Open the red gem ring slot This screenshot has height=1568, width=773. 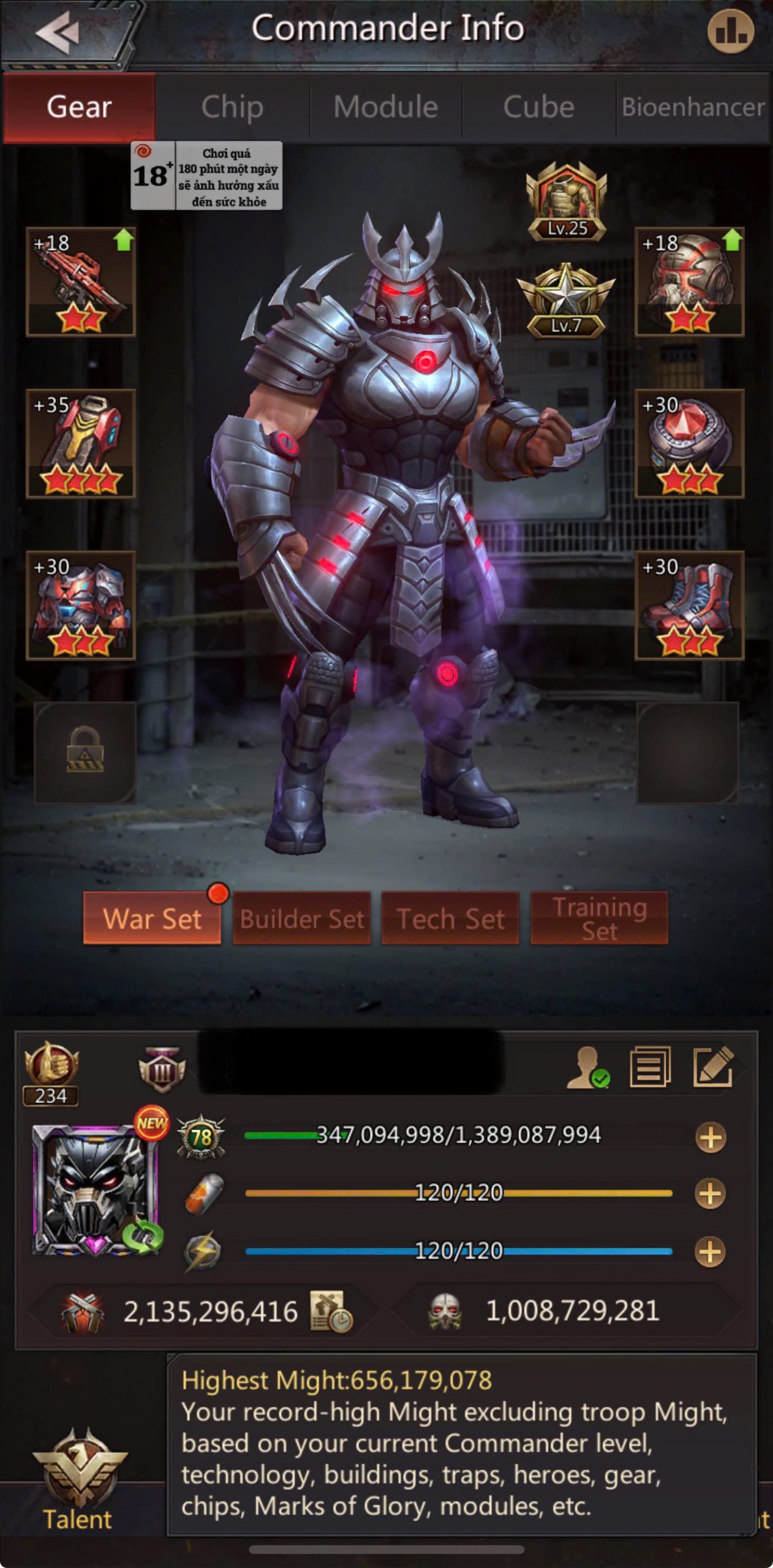coord(689,443)
